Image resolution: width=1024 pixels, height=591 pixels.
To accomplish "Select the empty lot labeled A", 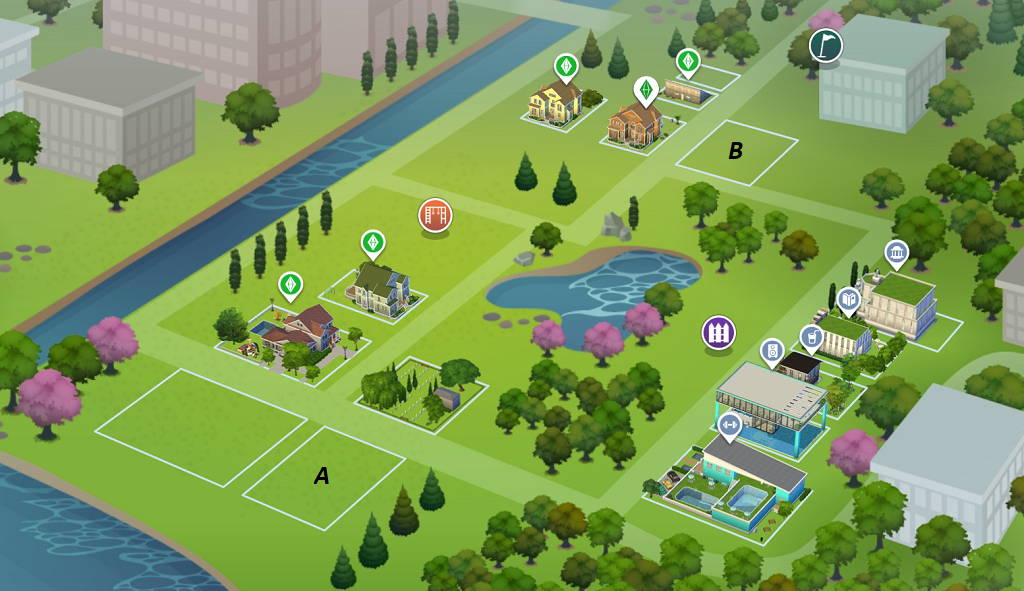I will point(322,478).
